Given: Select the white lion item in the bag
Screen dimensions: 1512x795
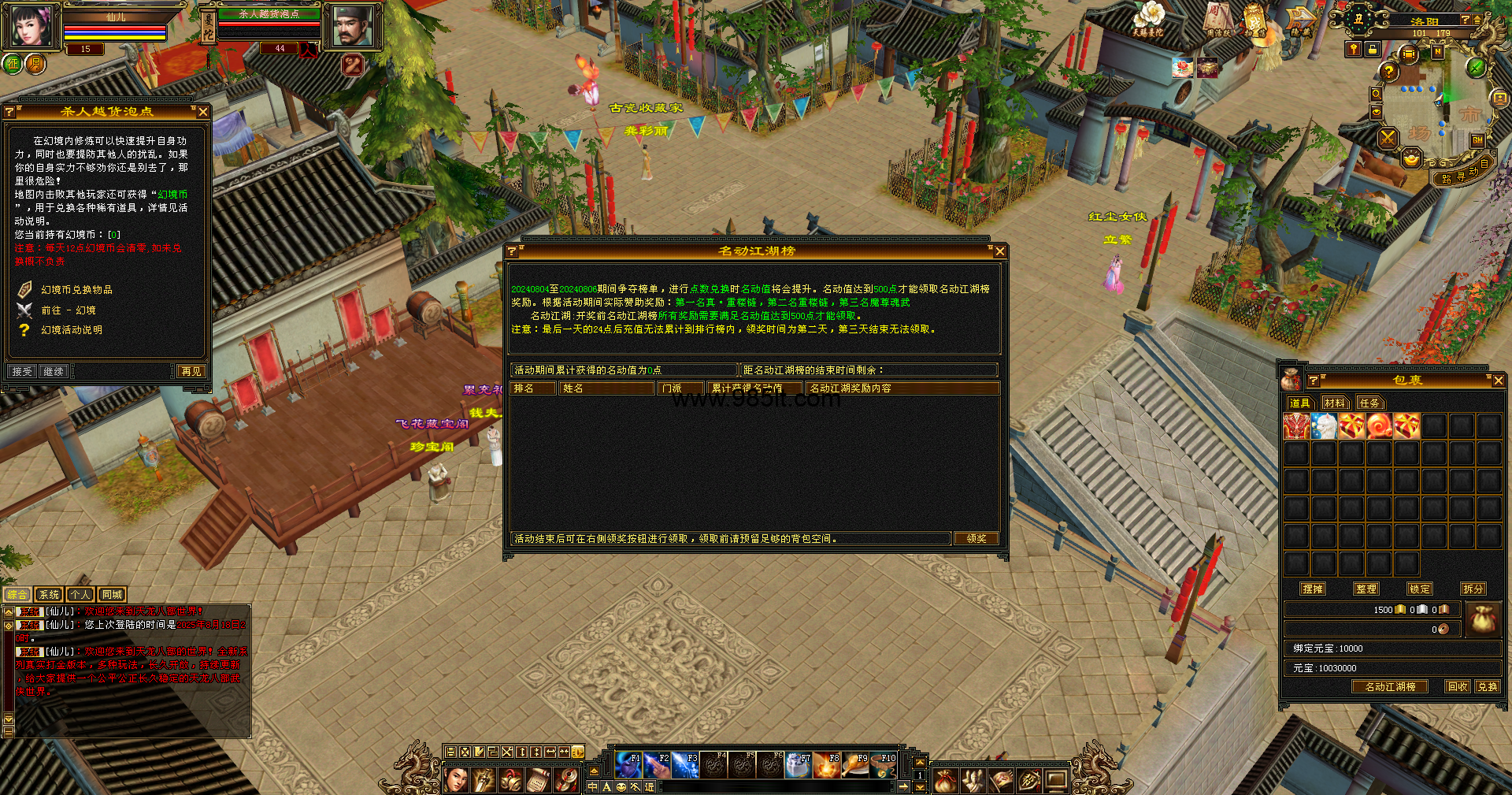Looking at the screenshot, I should [x=1325, y=426].
